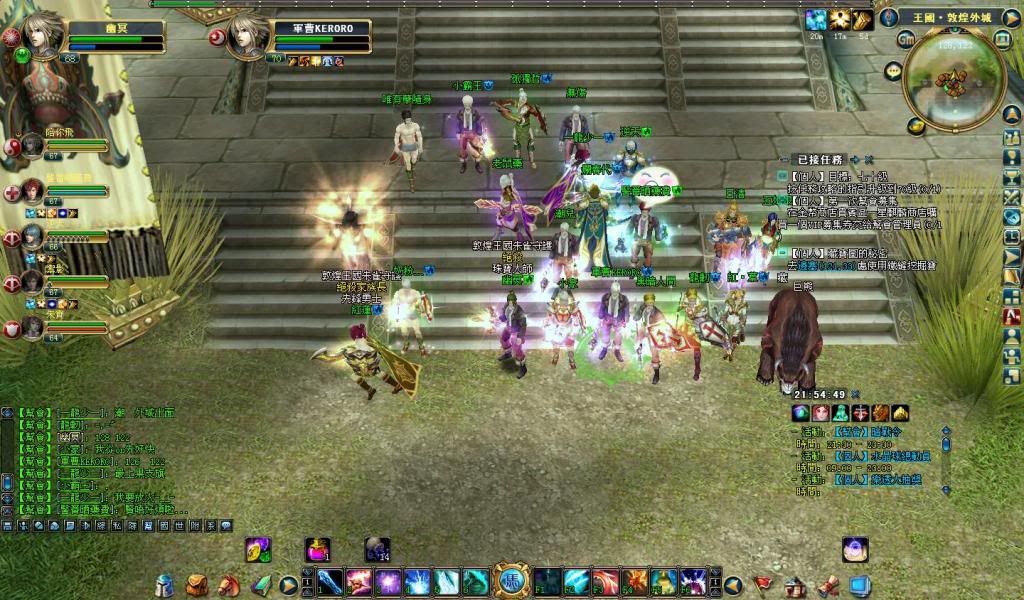This screenshot has height=600, width=1024.
Task: Click the 已接任務 quest tracker header
Action: tap(820, 159)
